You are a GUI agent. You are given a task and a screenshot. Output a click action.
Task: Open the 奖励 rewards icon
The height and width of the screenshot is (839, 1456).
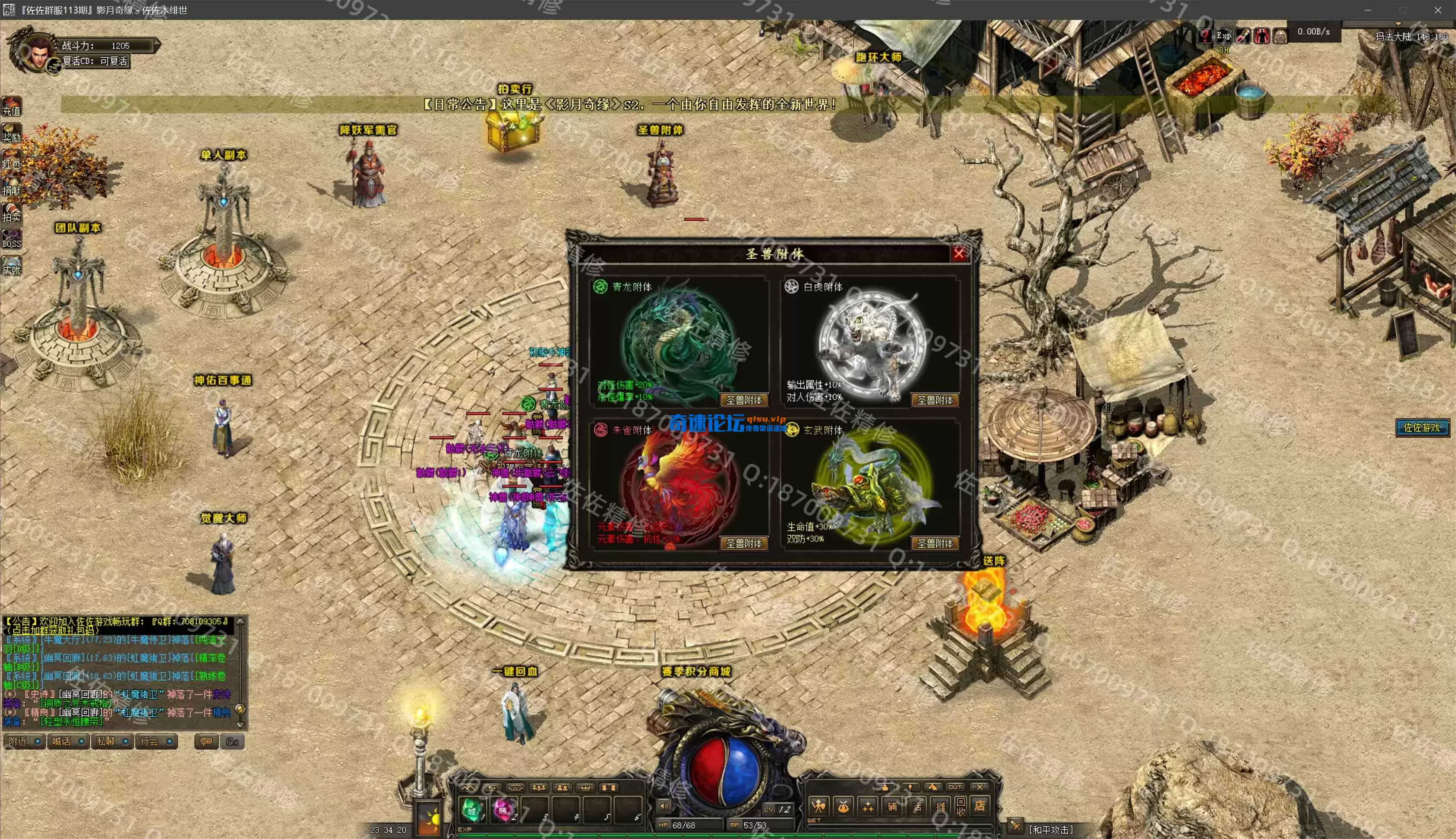coord(12,133)
